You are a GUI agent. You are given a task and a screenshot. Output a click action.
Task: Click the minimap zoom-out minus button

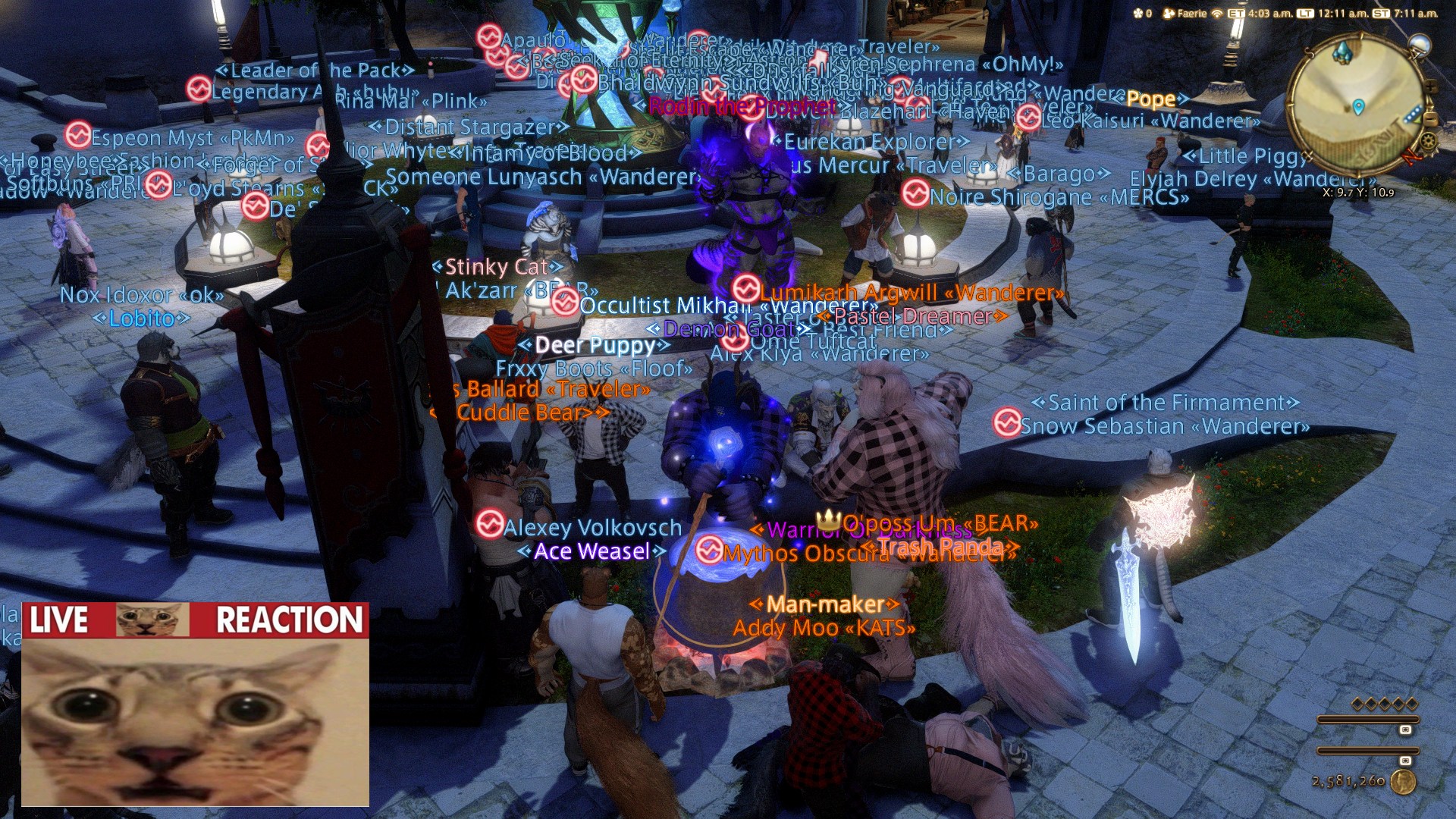[x=1431, y=119]
